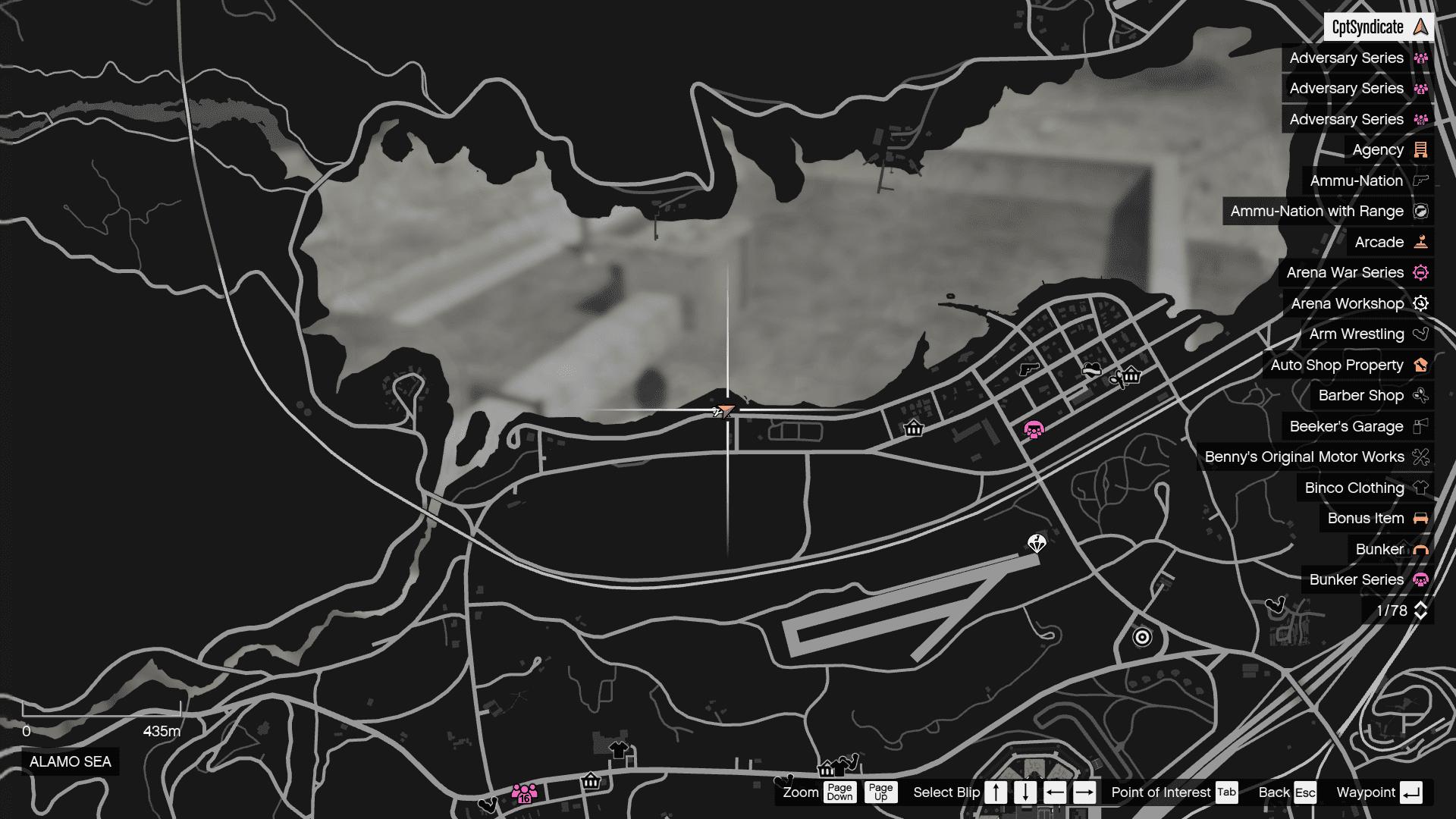Select the clothing store t-shirt blip near the bottom road
This screenshot has width=1456, height=819.
pyautogui.click(x=618, y=748)
